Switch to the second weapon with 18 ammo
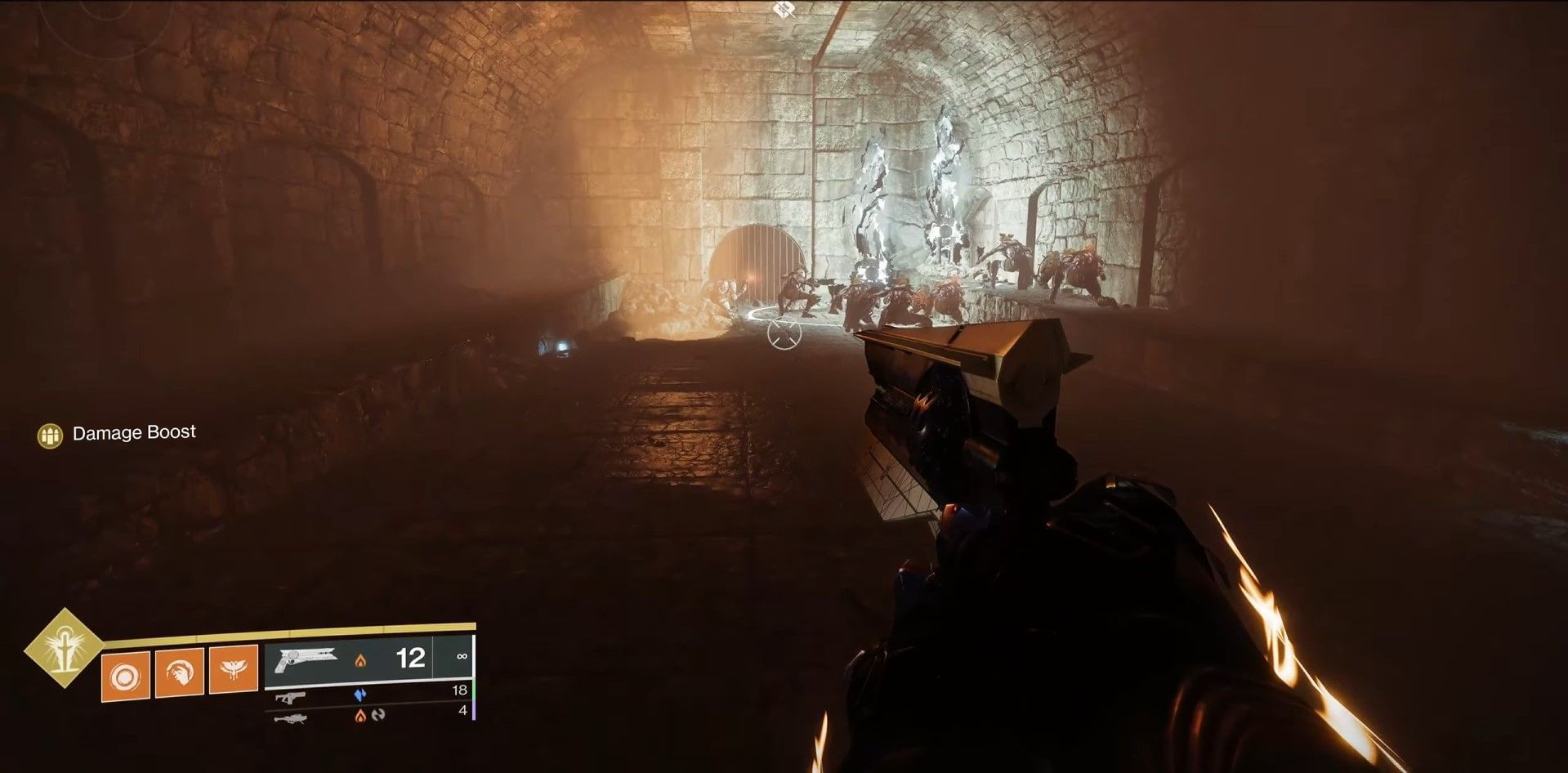 click(368, 695)
